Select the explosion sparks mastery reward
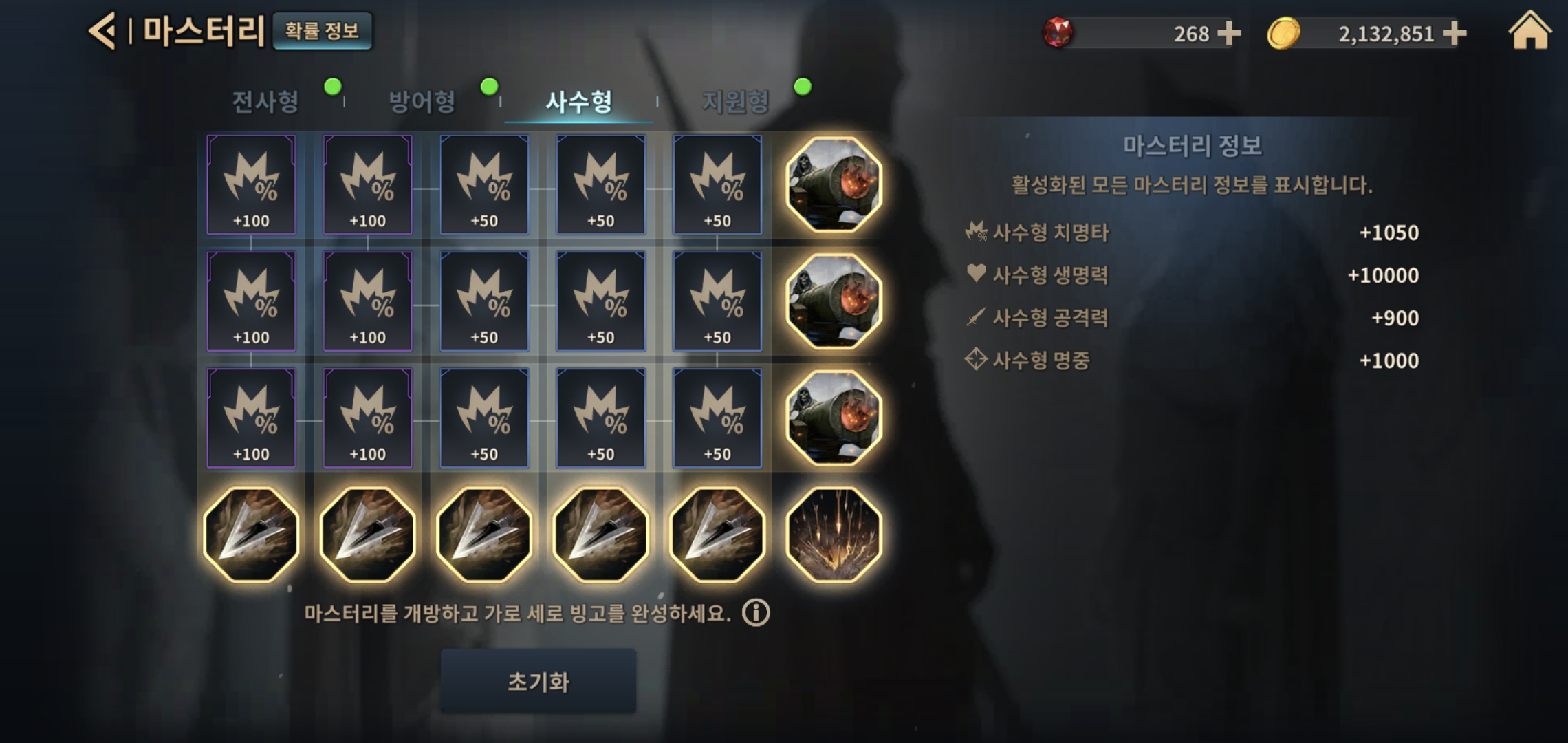Image resolution: width=1568 pixels, height=743 pixels. point(834,535)
